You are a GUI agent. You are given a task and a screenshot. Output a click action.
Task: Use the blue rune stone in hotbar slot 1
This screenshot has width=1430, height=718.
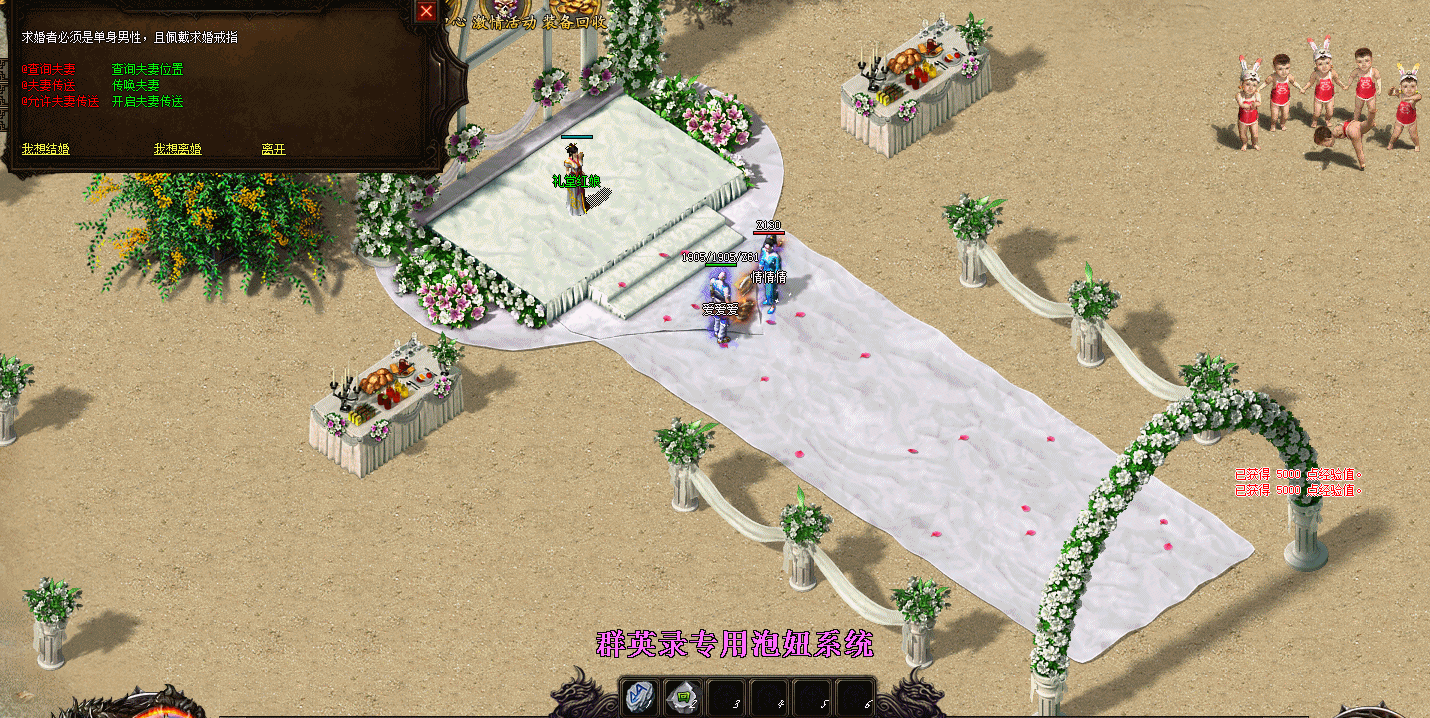pyautogui.click(x=640, y=697)
